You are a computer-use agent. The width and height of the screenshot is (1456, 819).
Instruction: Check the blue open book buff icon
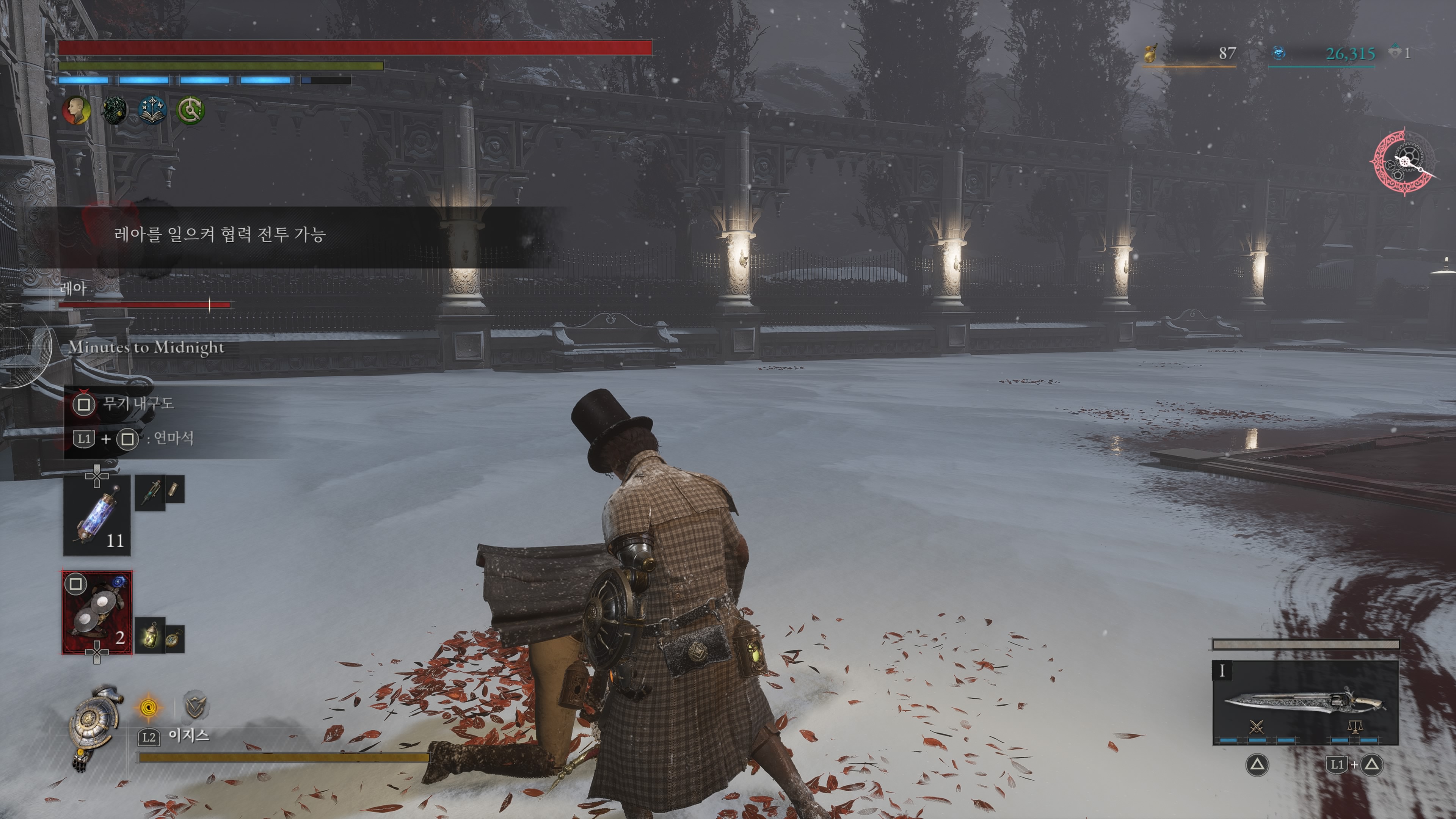click(x=152, y=110)
